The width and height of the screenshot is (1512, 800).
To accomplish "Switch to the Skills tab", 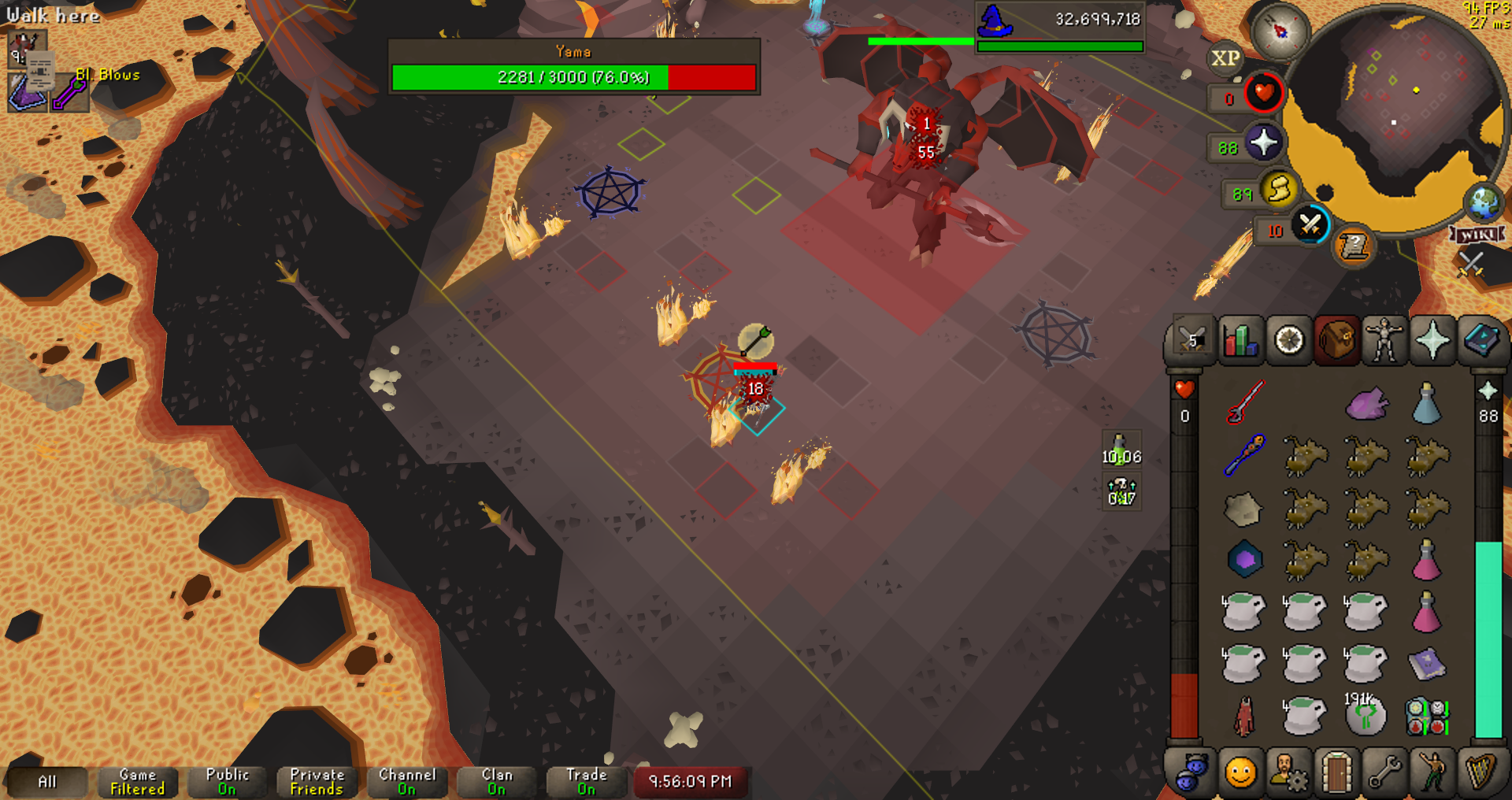I will pyautogui.click(x=1240, y=341).
